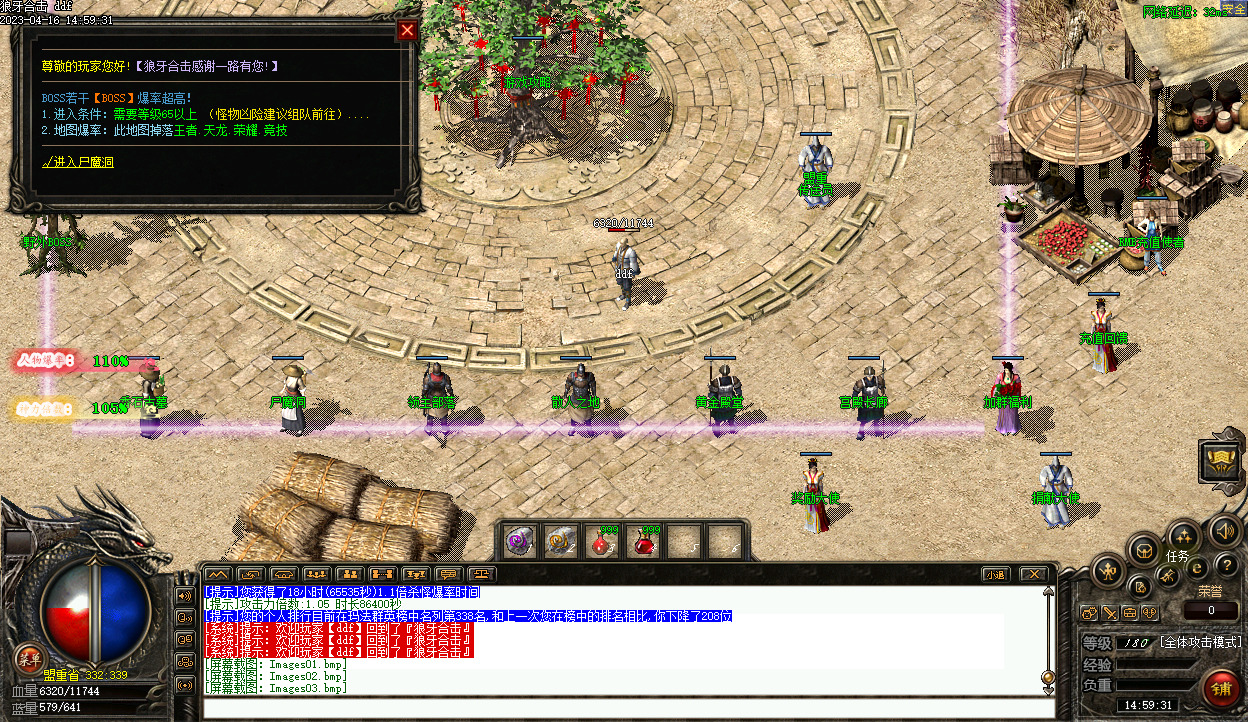Select the orange scroll in hotbar slot 2
The width and height of the screenshot is (1248, 722).
(x=560, y=542)
